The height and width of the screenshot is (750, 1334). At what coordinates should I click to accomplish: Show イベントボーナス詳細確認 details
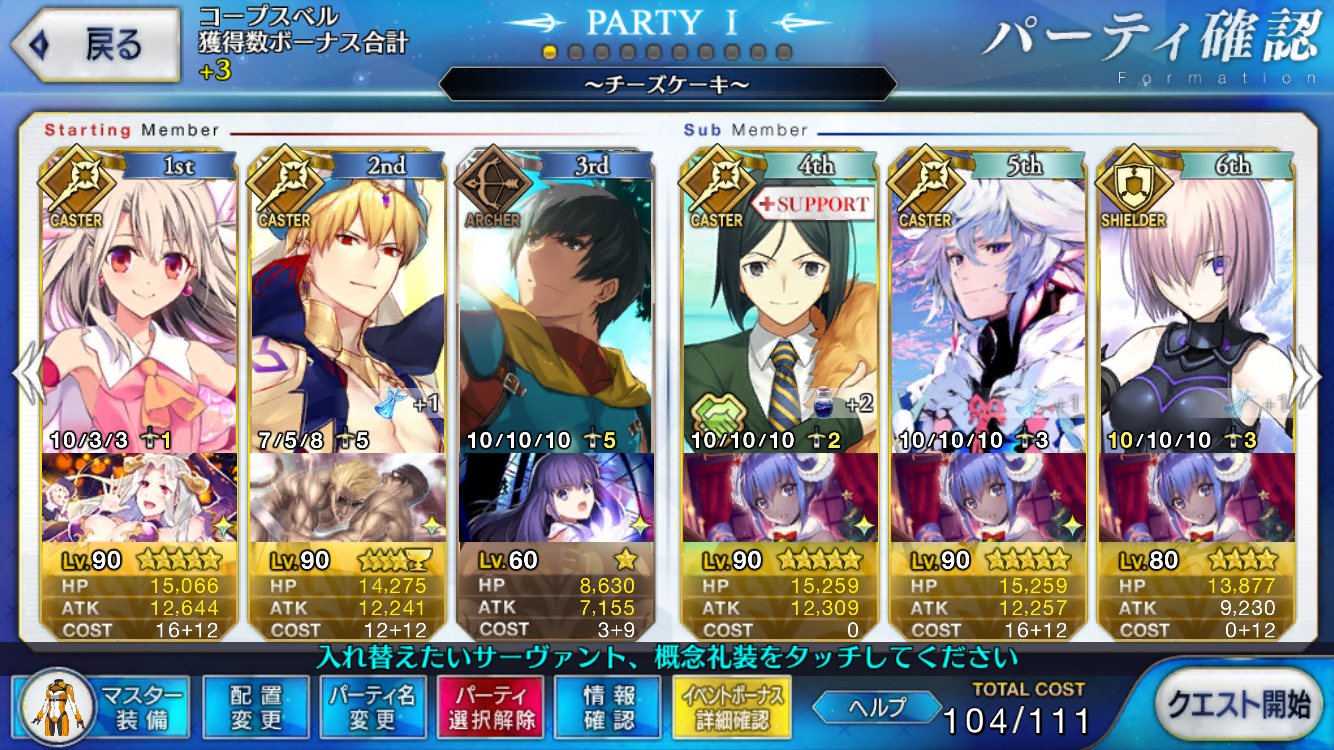pos(733,706)
